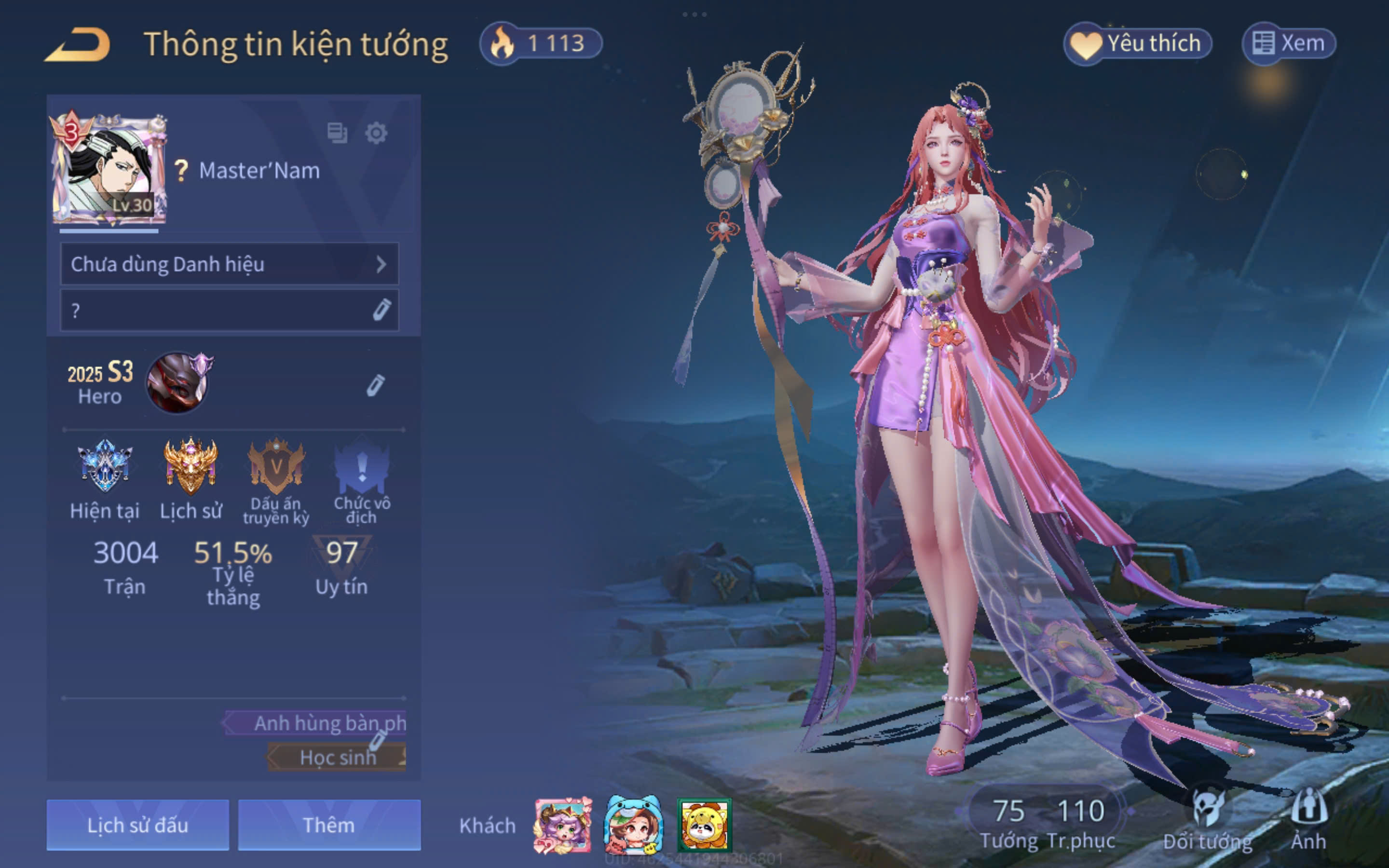
Task: Open the Đổi tướng hero switch
Action: coord(1208,818)
